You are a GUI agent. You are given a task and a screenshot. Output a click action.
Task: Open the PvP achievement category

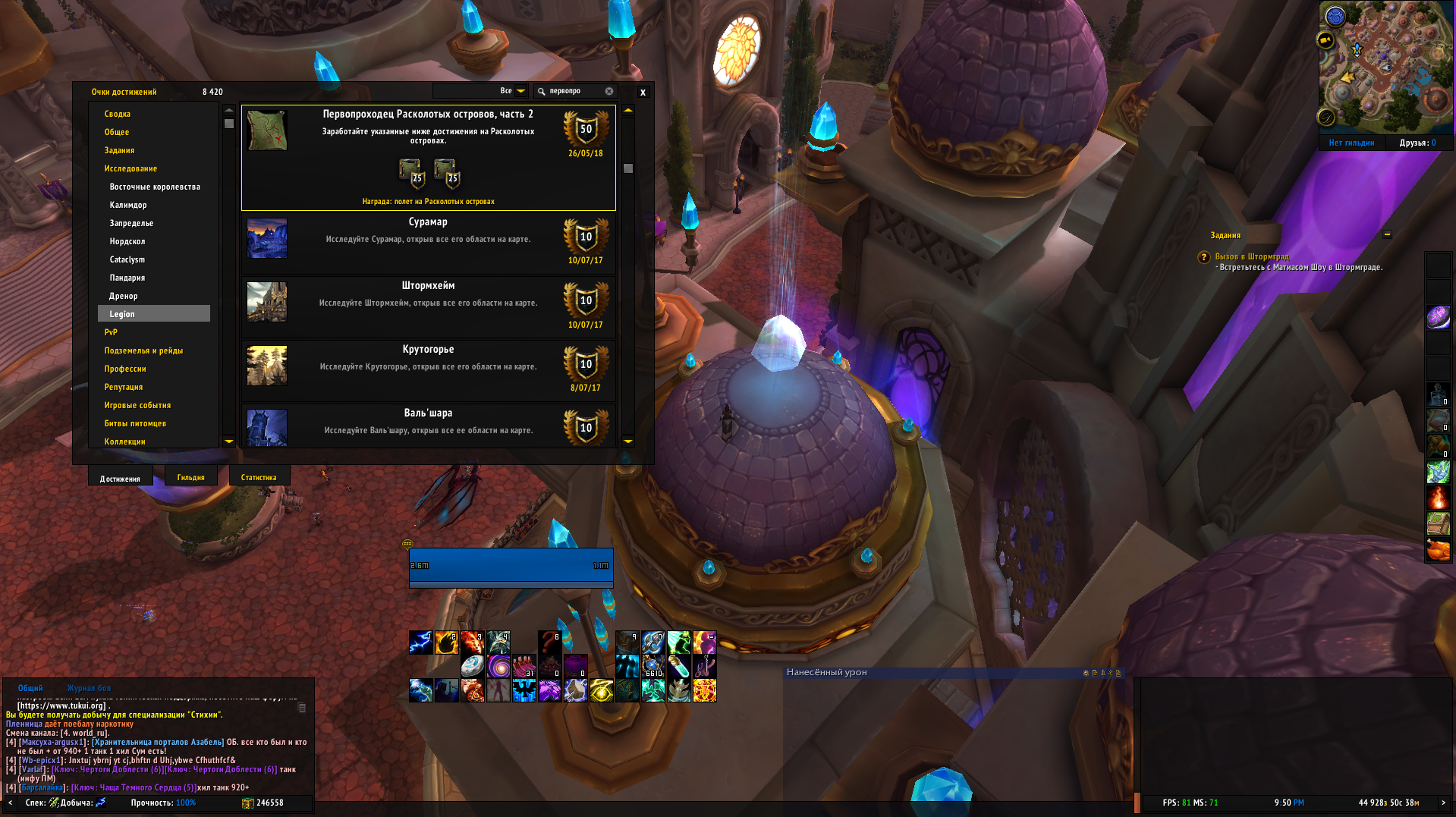click(111, 332)
